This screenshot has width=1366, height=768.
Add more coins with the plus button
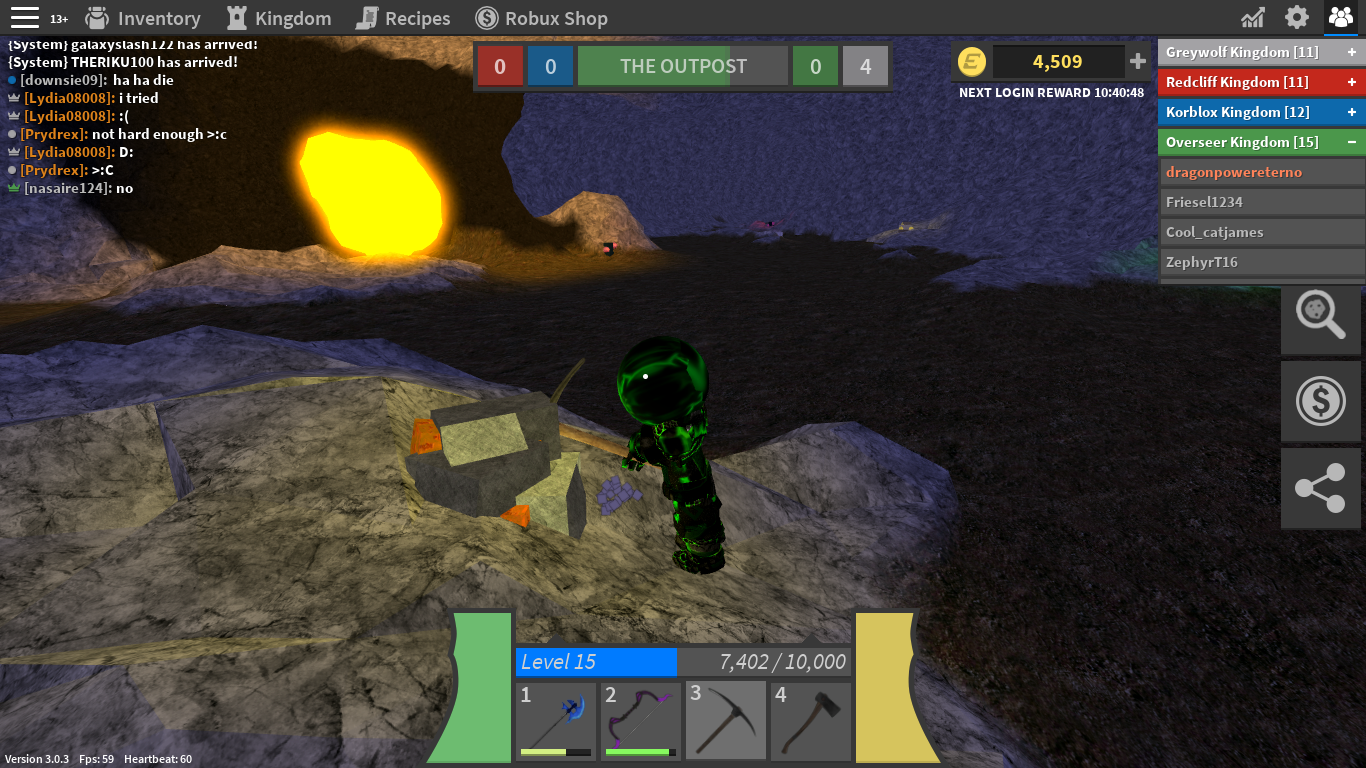pyautogui.click(x=1138, y=62)
